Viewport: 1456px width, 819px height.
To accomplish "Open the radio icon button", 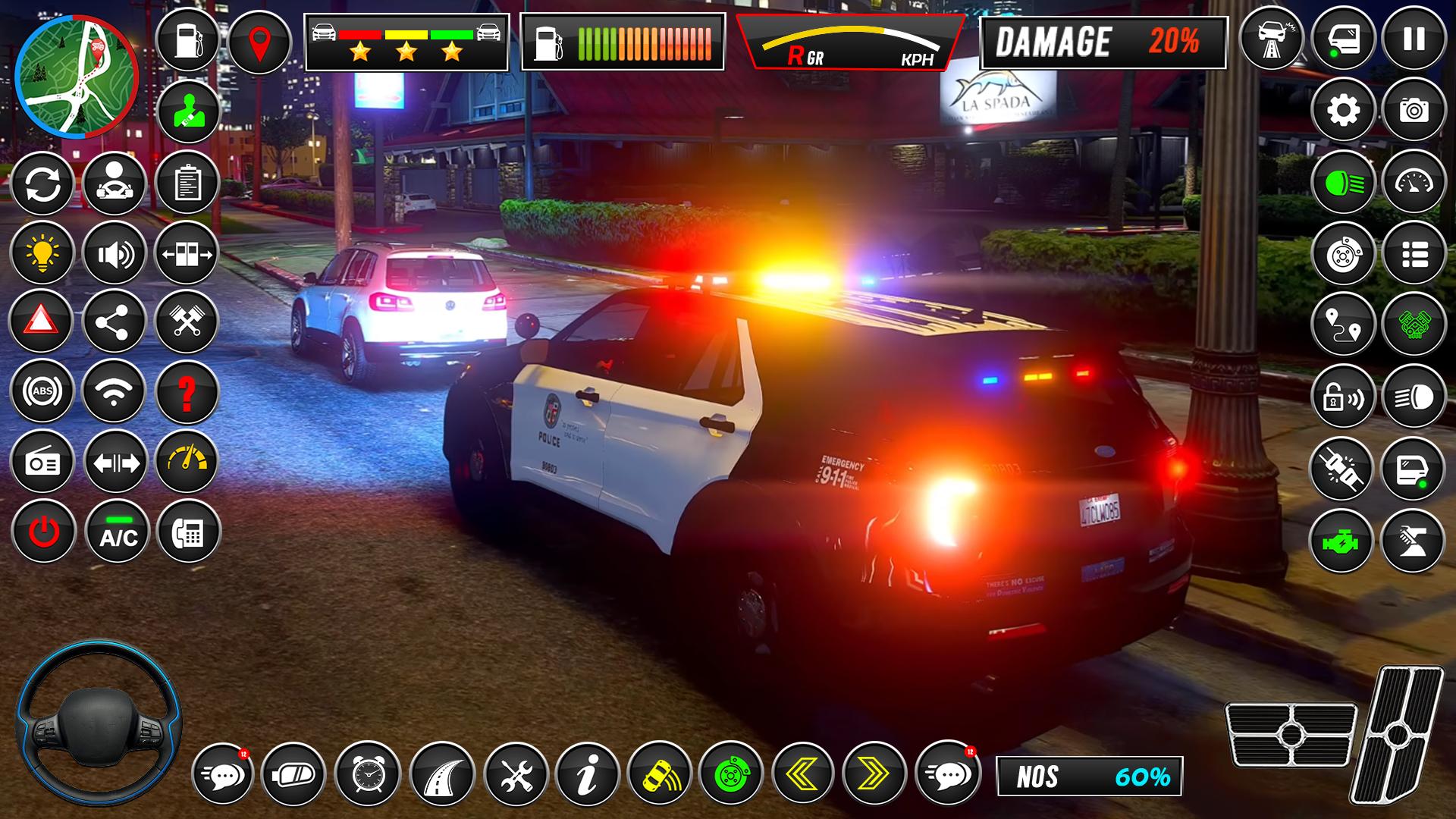I will tap(42, 462).
